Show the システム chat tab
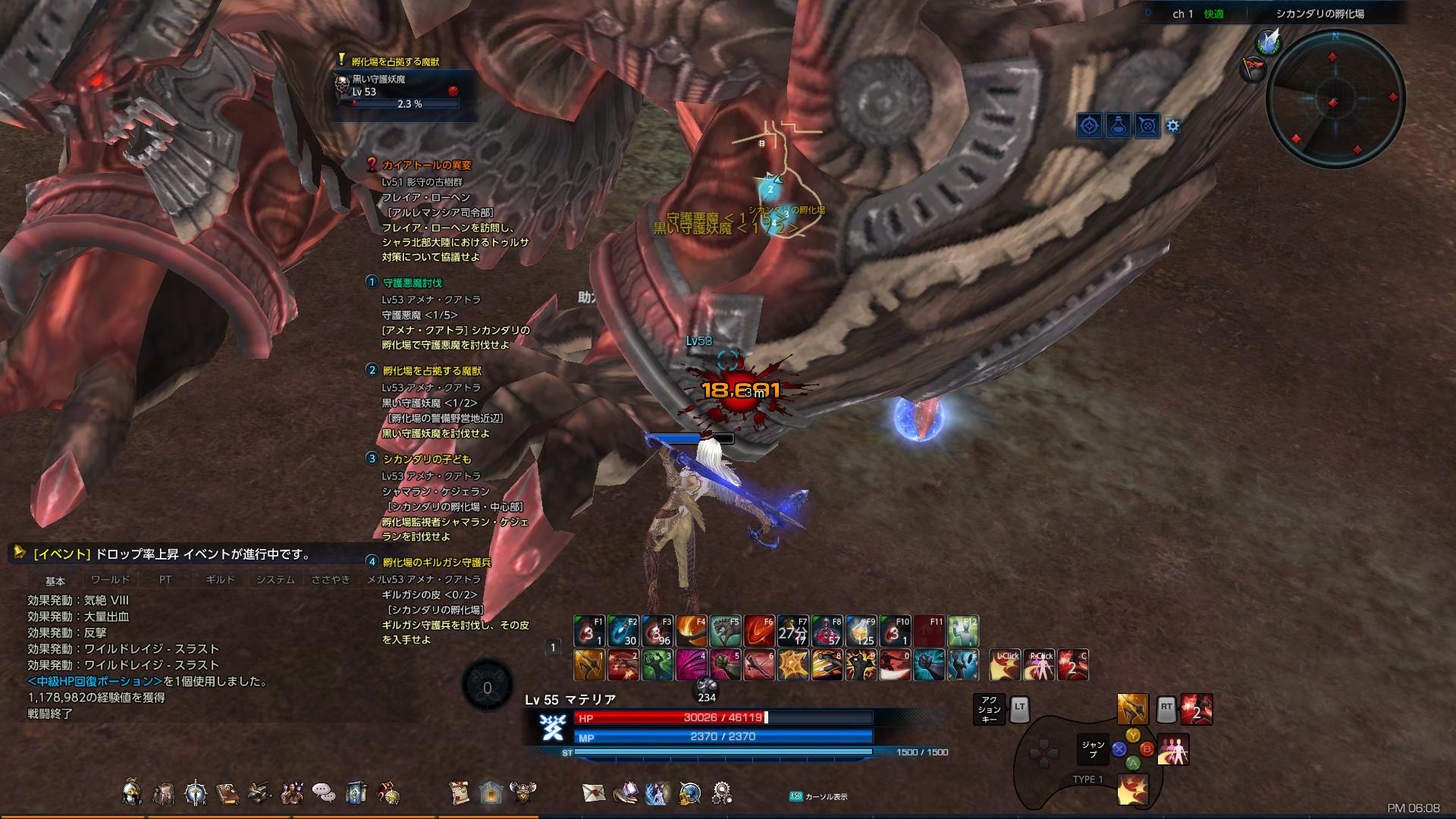This screenshot has width=1456, height=819. pyautogui.click(x=275, y=580)
